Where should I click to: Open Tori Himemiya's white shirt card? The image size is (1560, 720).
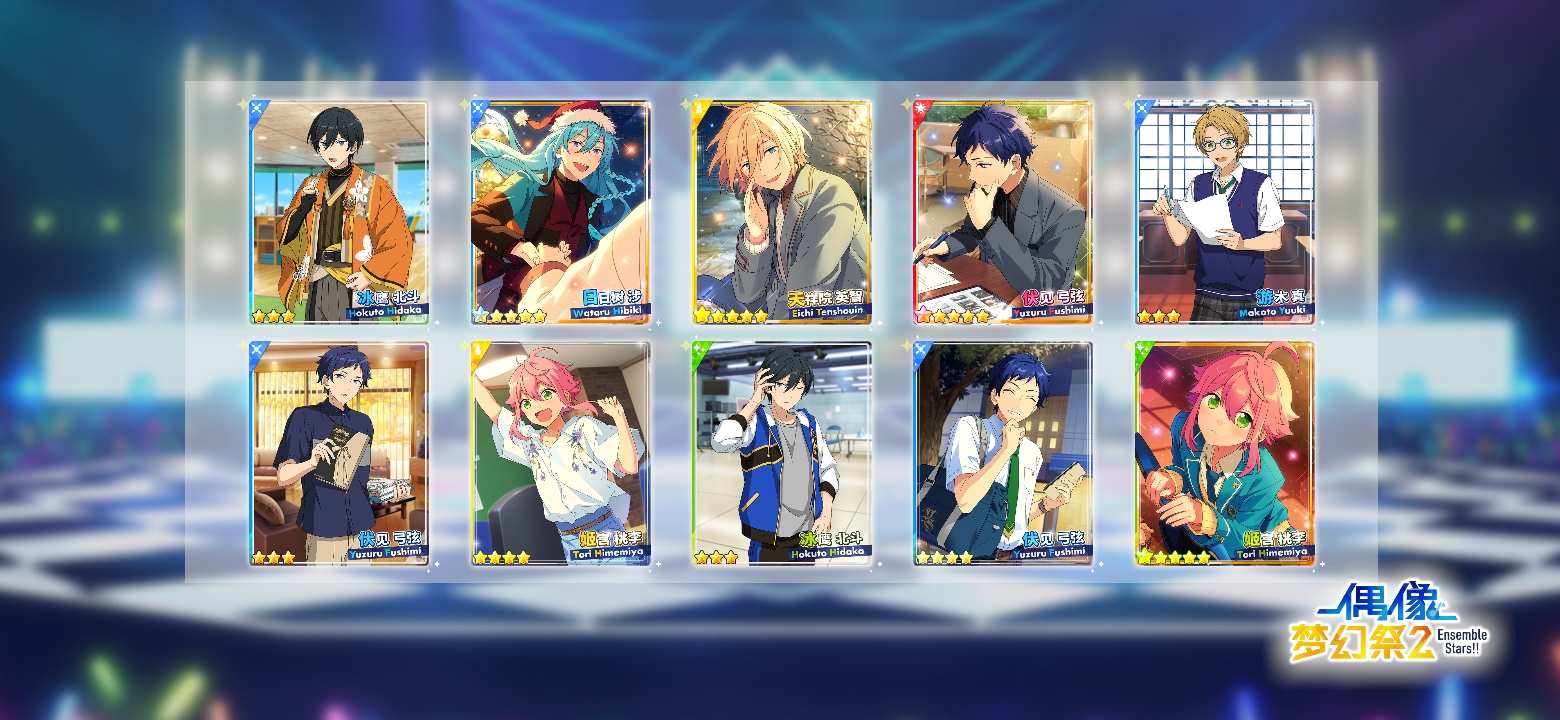click(561, 454)
